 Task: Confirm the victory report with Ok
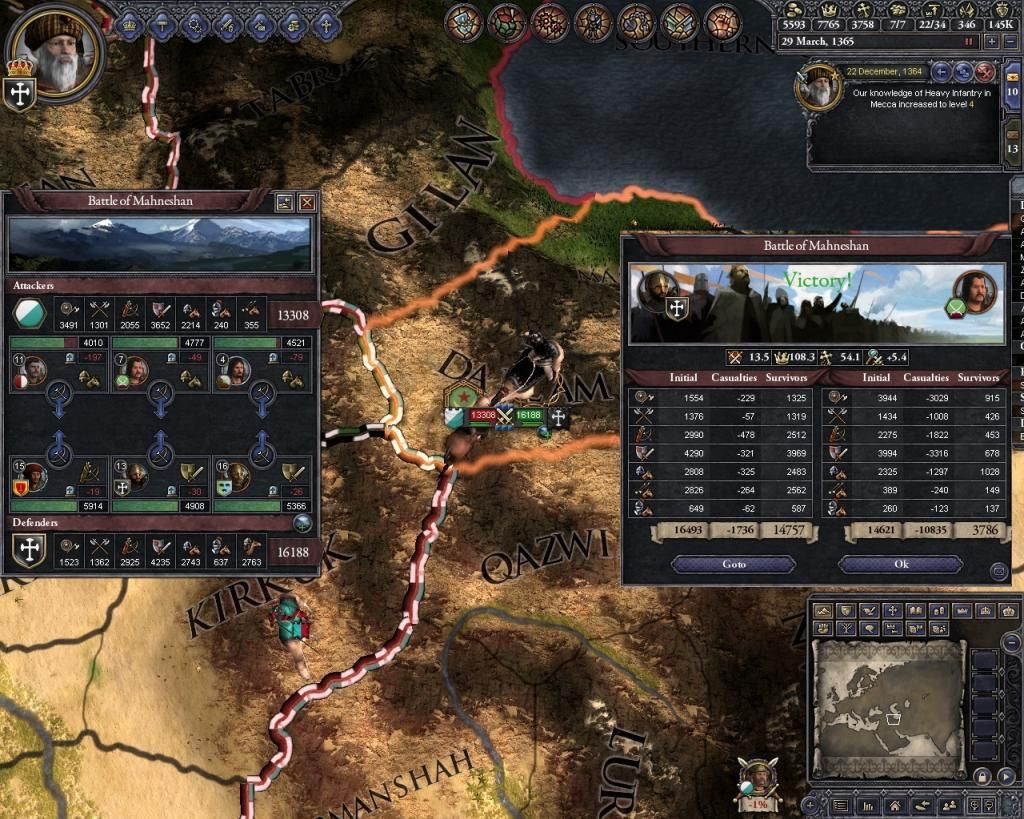click(x=900, y=564)
